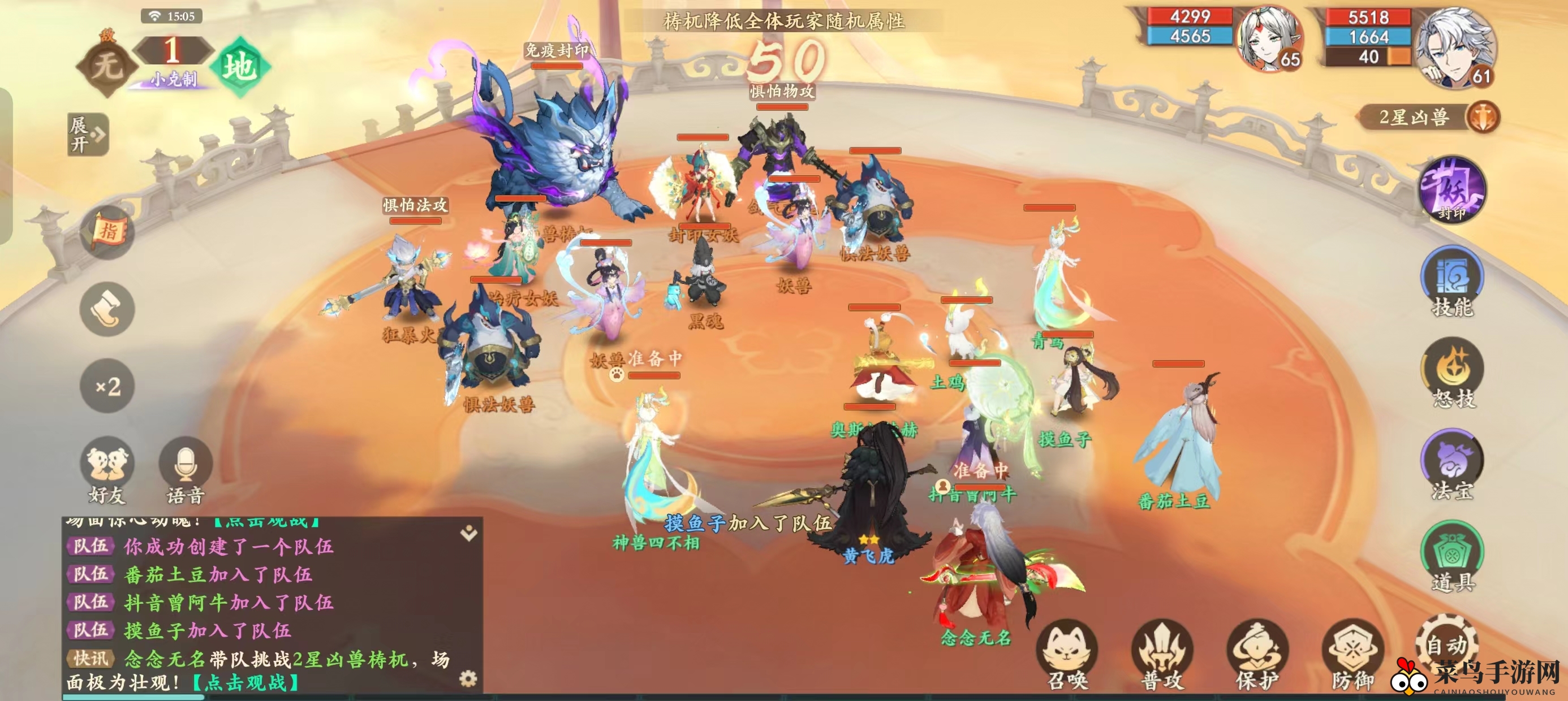Activate the 怒技 rage skill
This screenshot has height=701, width=1568.
pyautogui.click(x=1453, y=373)
